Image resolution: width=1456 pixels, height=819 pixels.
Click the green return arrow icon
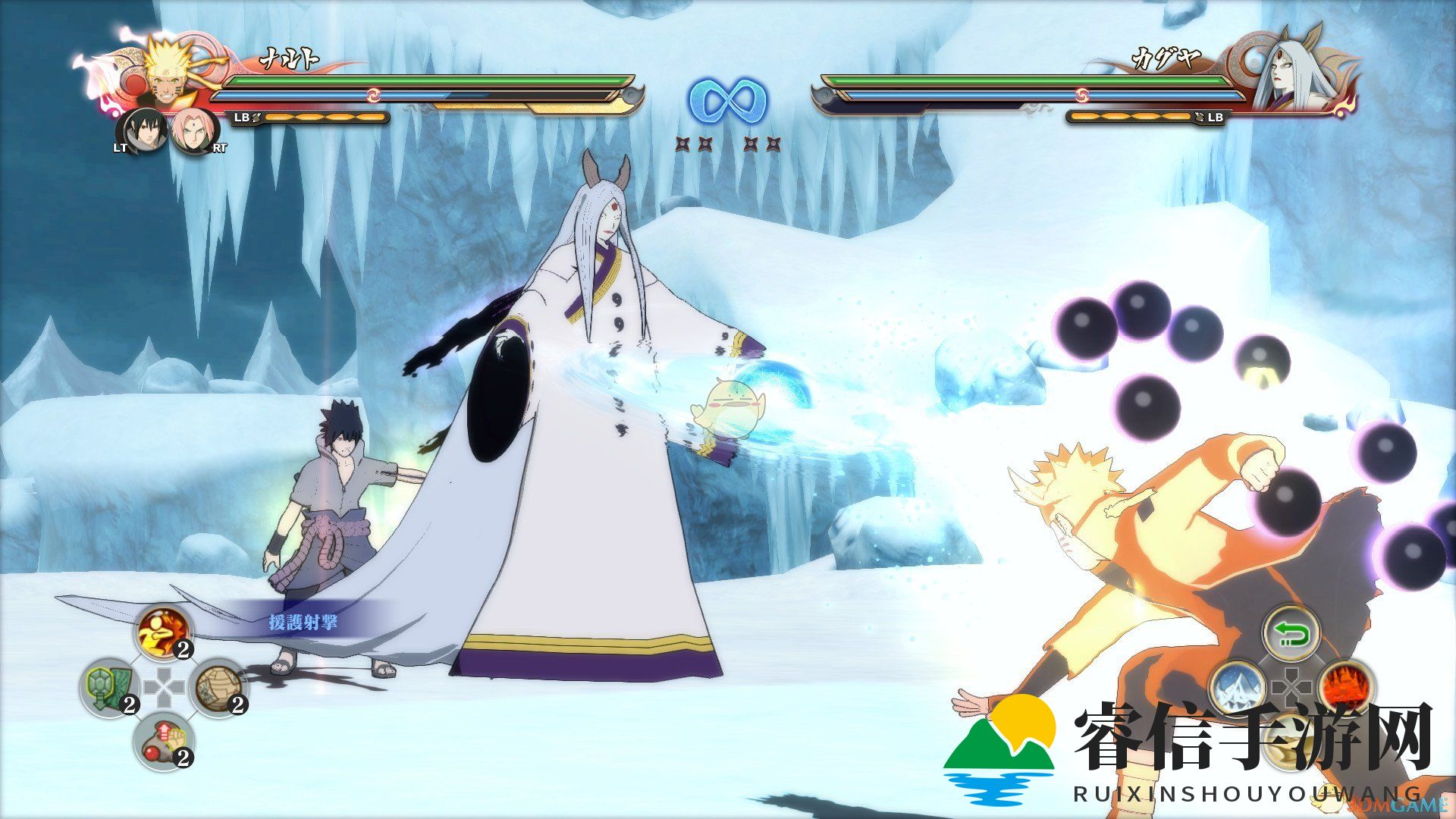pos(1291,632)
